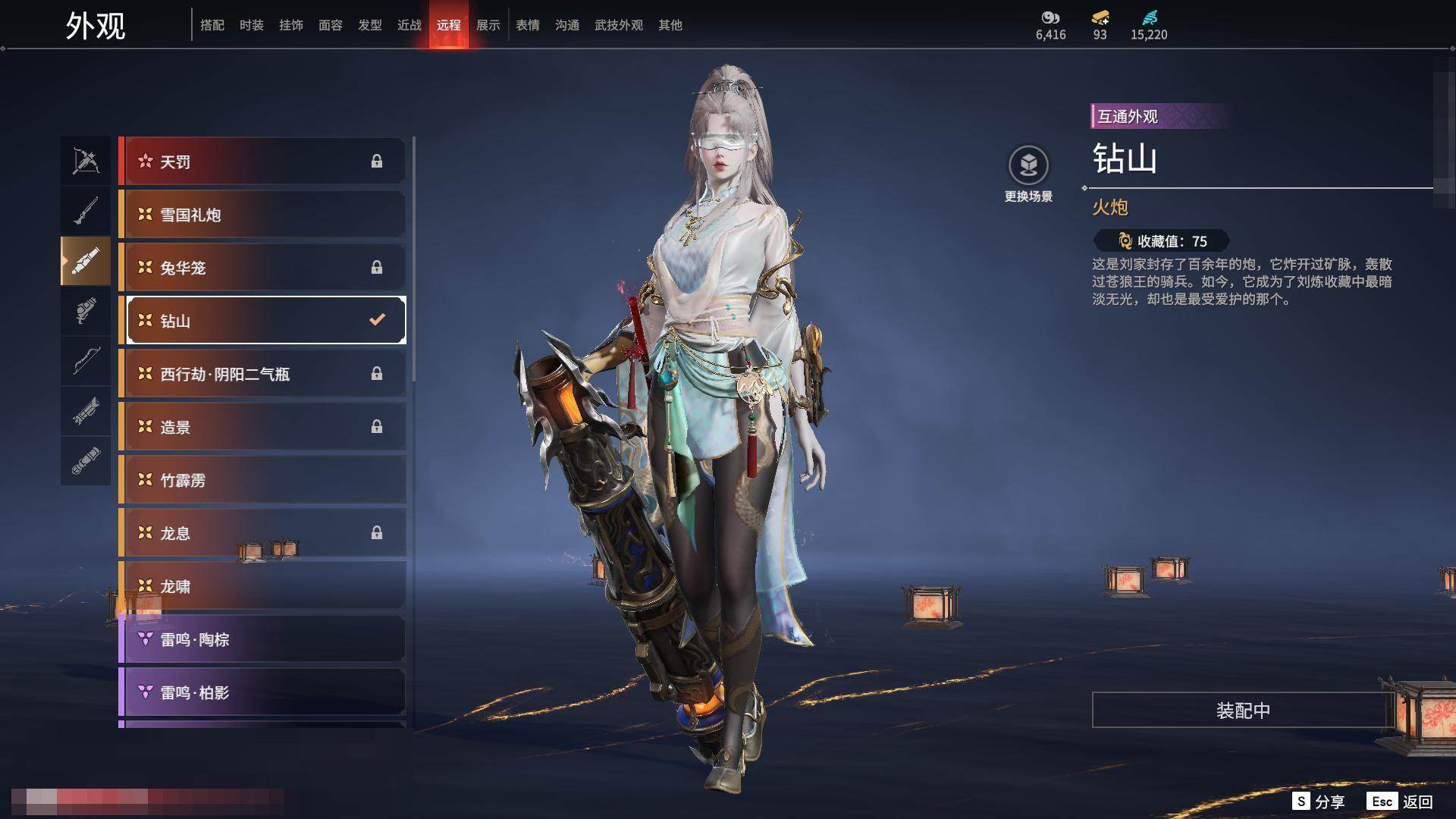The height and width of the screenshot is (819, 1456).
Task: Select the 天罚 skin entry
Action: coord(262,162)
